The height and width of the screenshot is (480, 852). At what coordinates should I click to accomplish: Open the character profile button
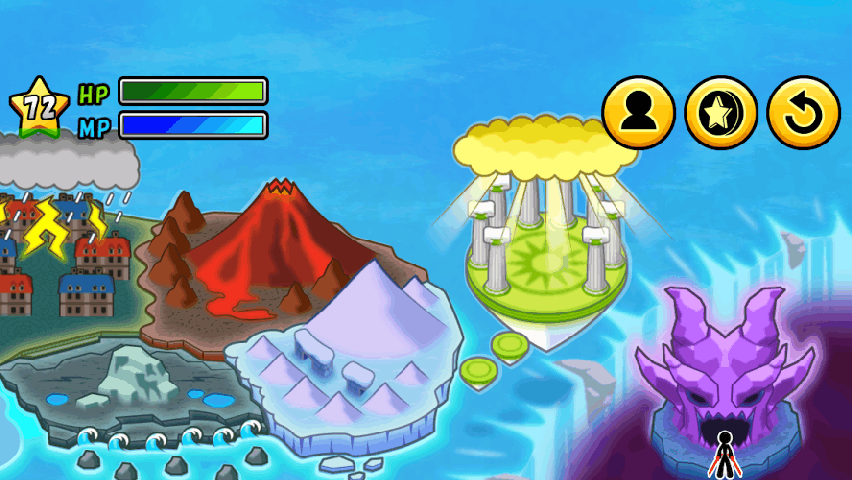pyautogui.click(x=638, y=112)
